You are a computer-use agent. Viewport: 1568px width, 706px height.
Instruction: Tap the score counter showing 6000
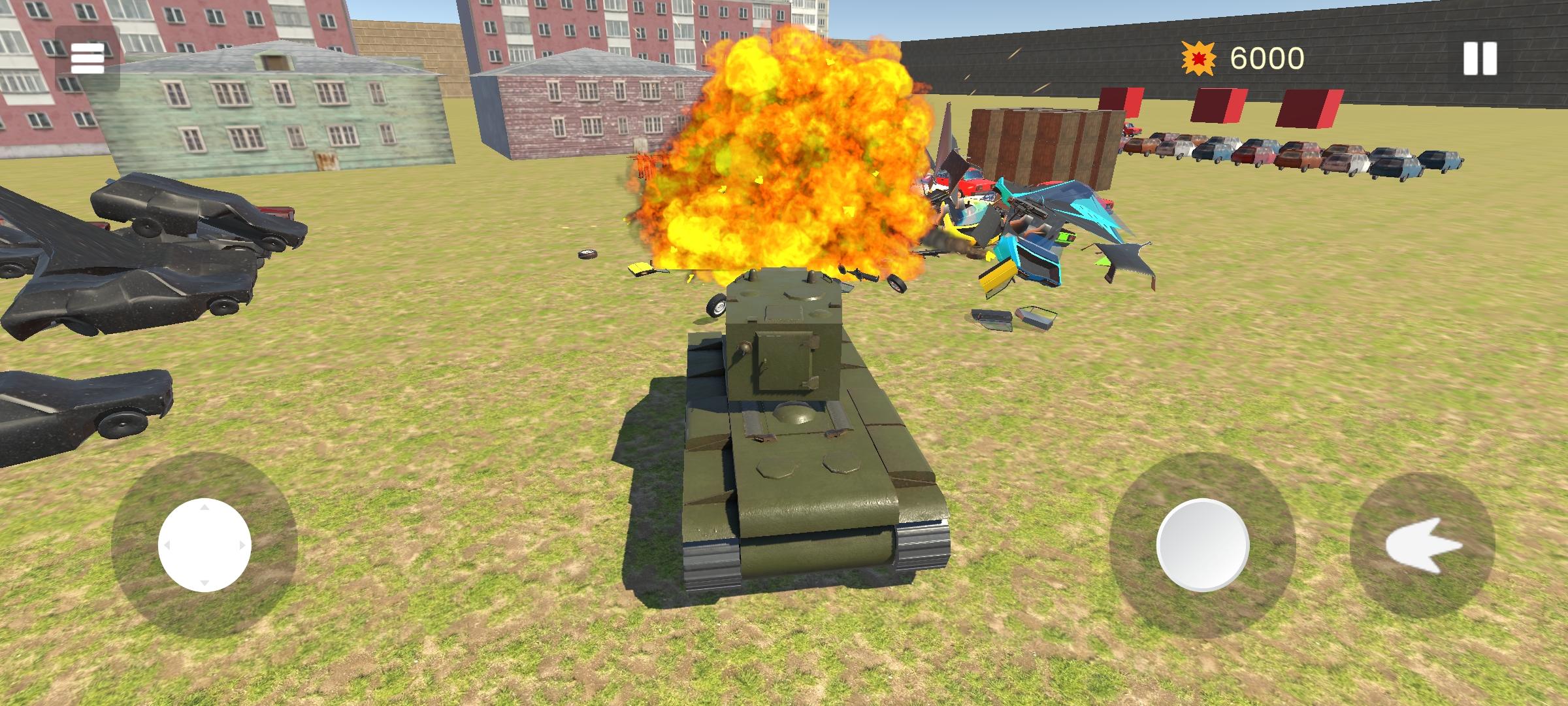click(x=1269, y=59)
